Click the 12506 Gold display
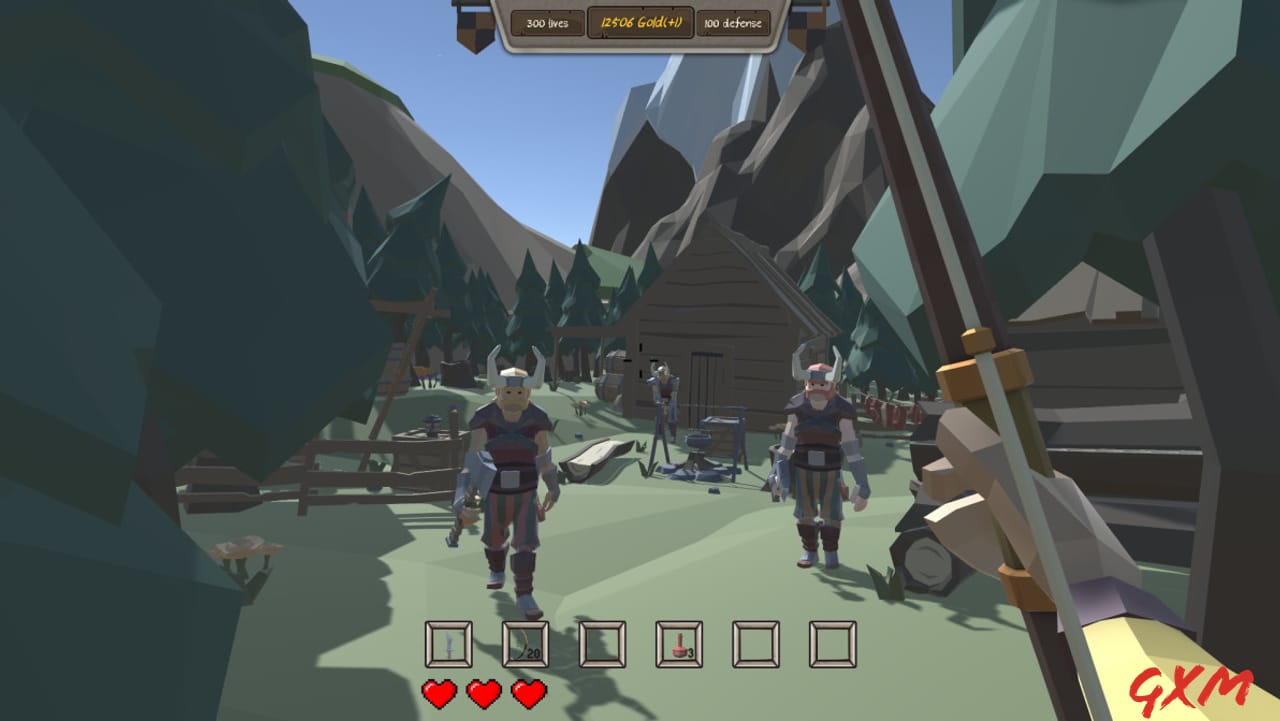Screen dimensions: 1280x721 642,21
